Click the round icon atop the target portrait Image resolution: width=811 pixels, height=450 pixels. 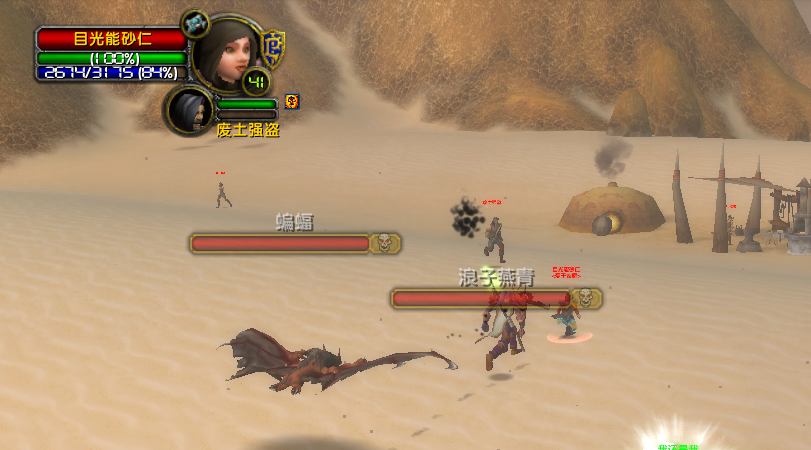(x=196, y=22)
